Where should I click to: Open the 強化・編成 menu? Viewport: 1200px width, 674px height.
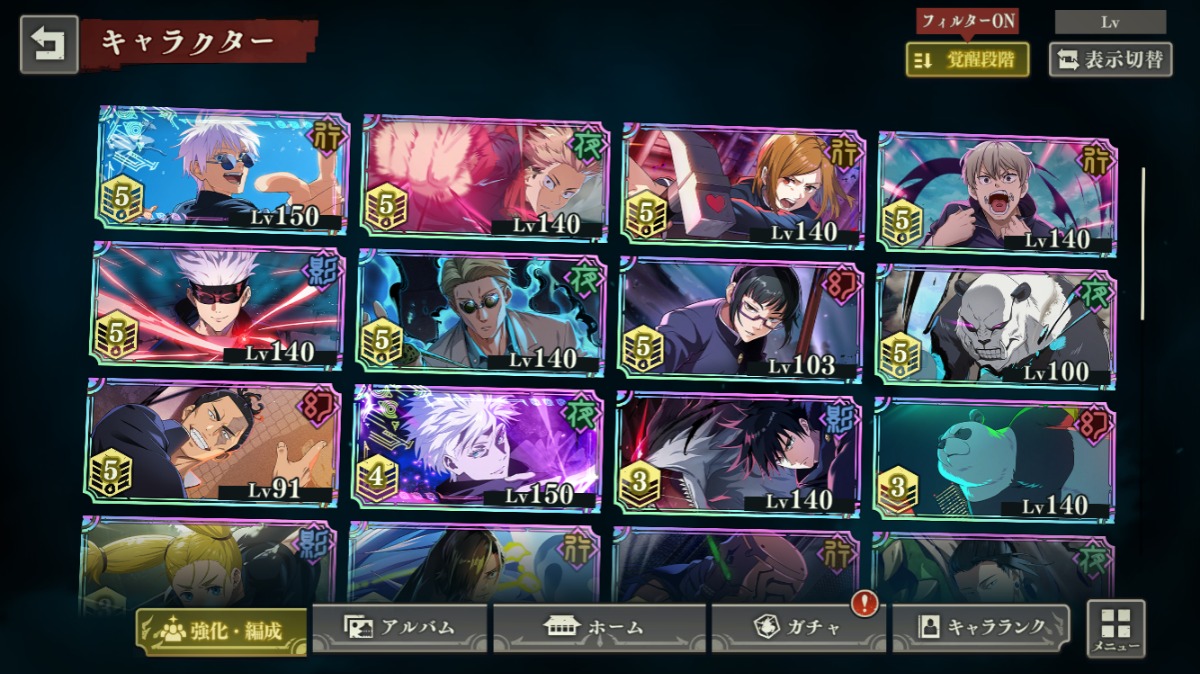point(222,630)
